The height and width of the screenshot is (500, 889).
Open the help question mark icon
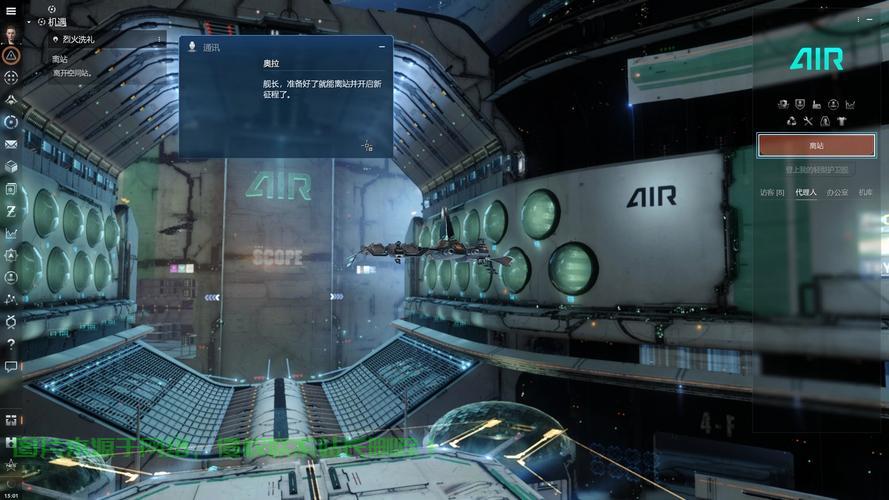(11, 344)
